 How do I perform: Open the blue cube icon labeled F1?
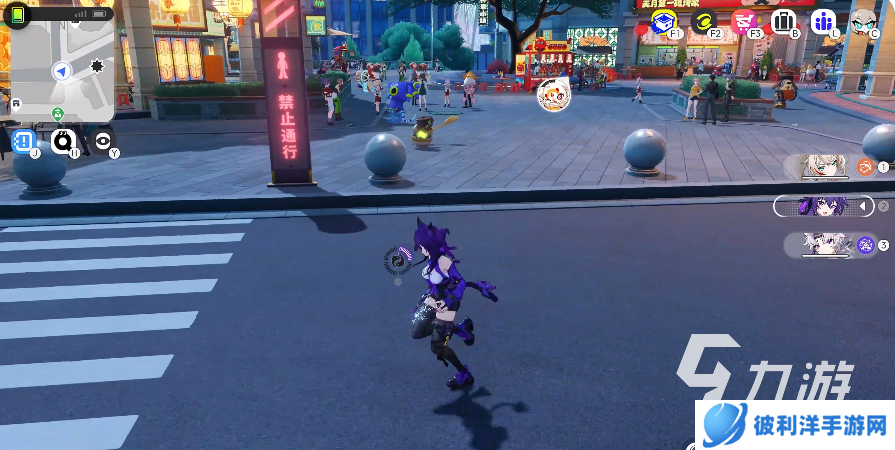(x=662, y=21)
